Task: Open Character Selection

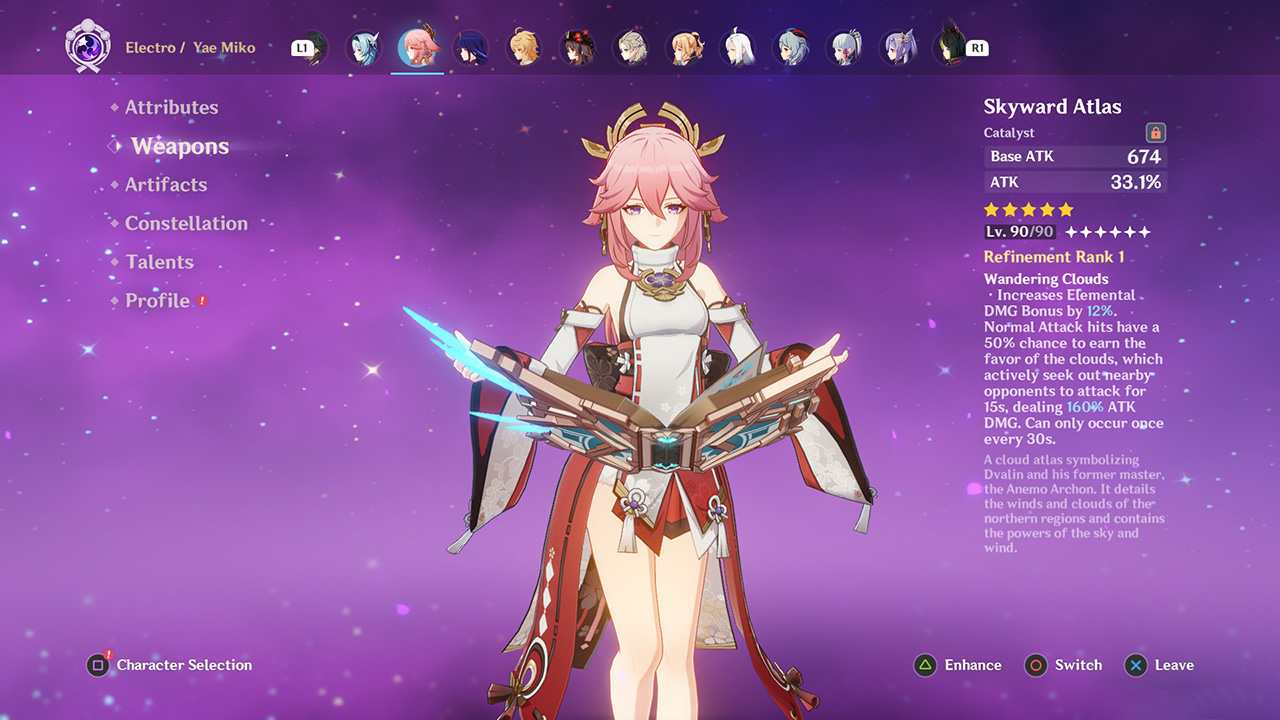Action: point(169,665)
